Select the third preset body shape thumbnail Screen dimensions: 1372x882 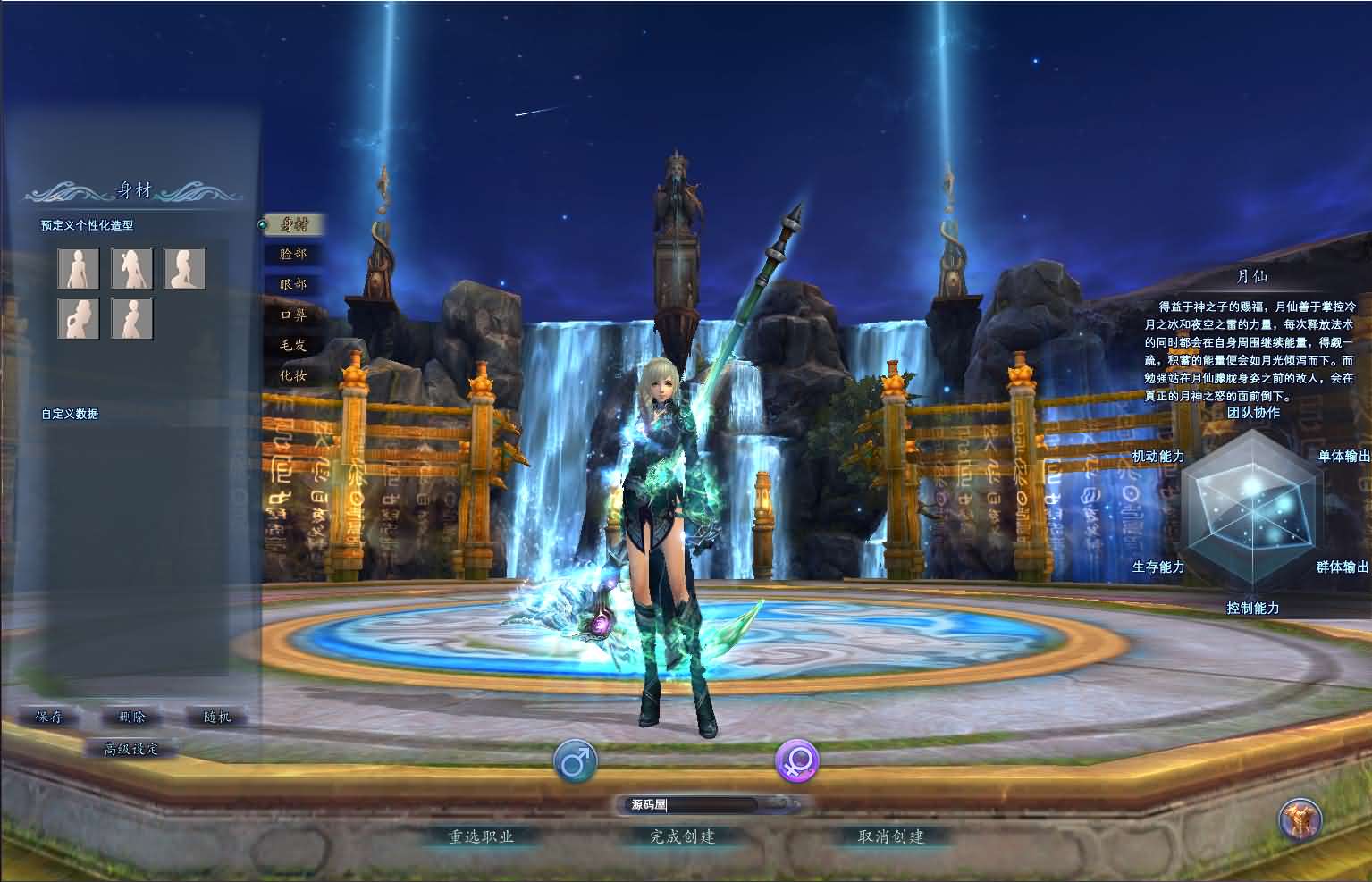185,267
